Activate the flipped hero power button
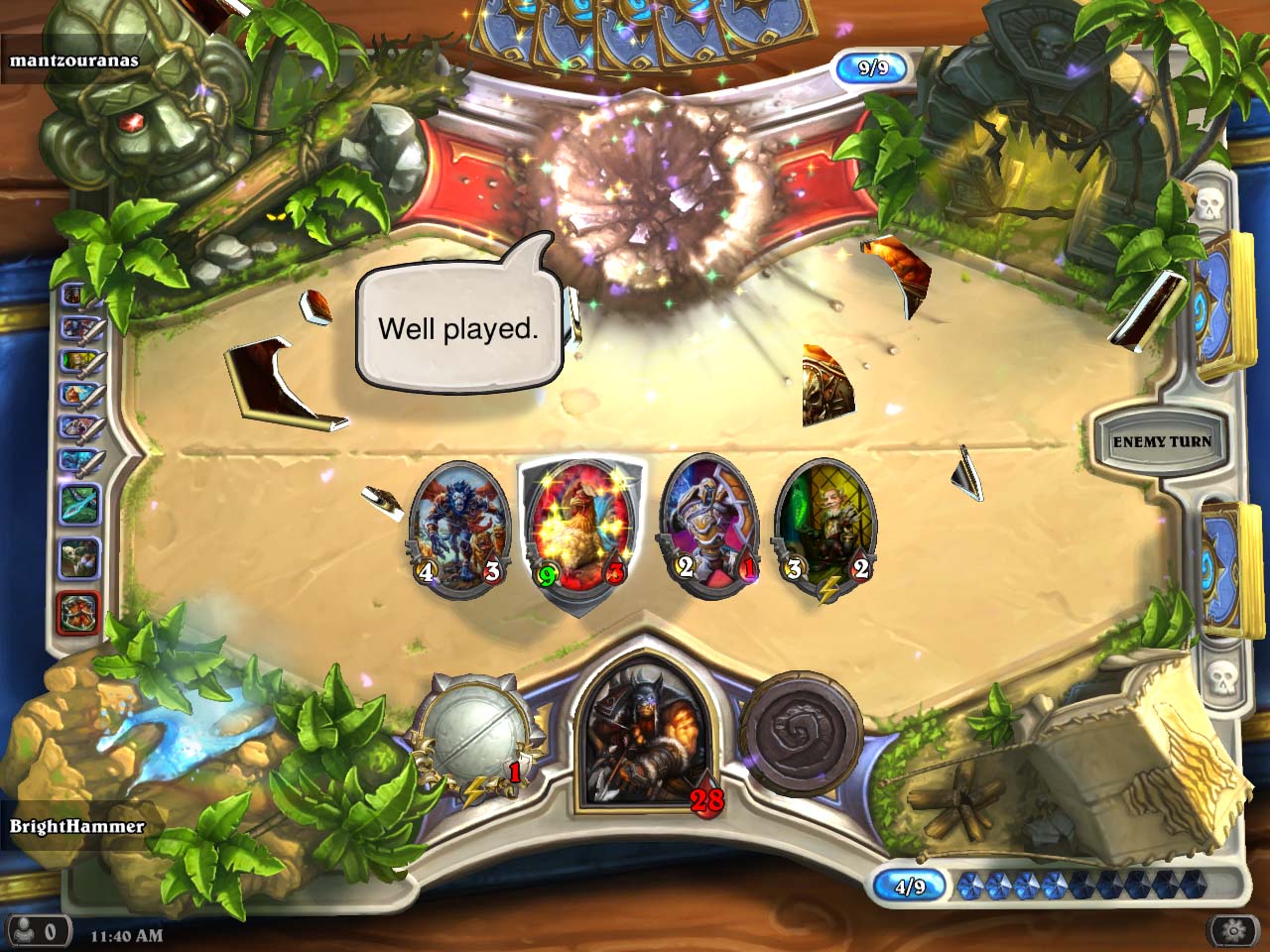The image size is (1270, 952). [x=800, y=734]
